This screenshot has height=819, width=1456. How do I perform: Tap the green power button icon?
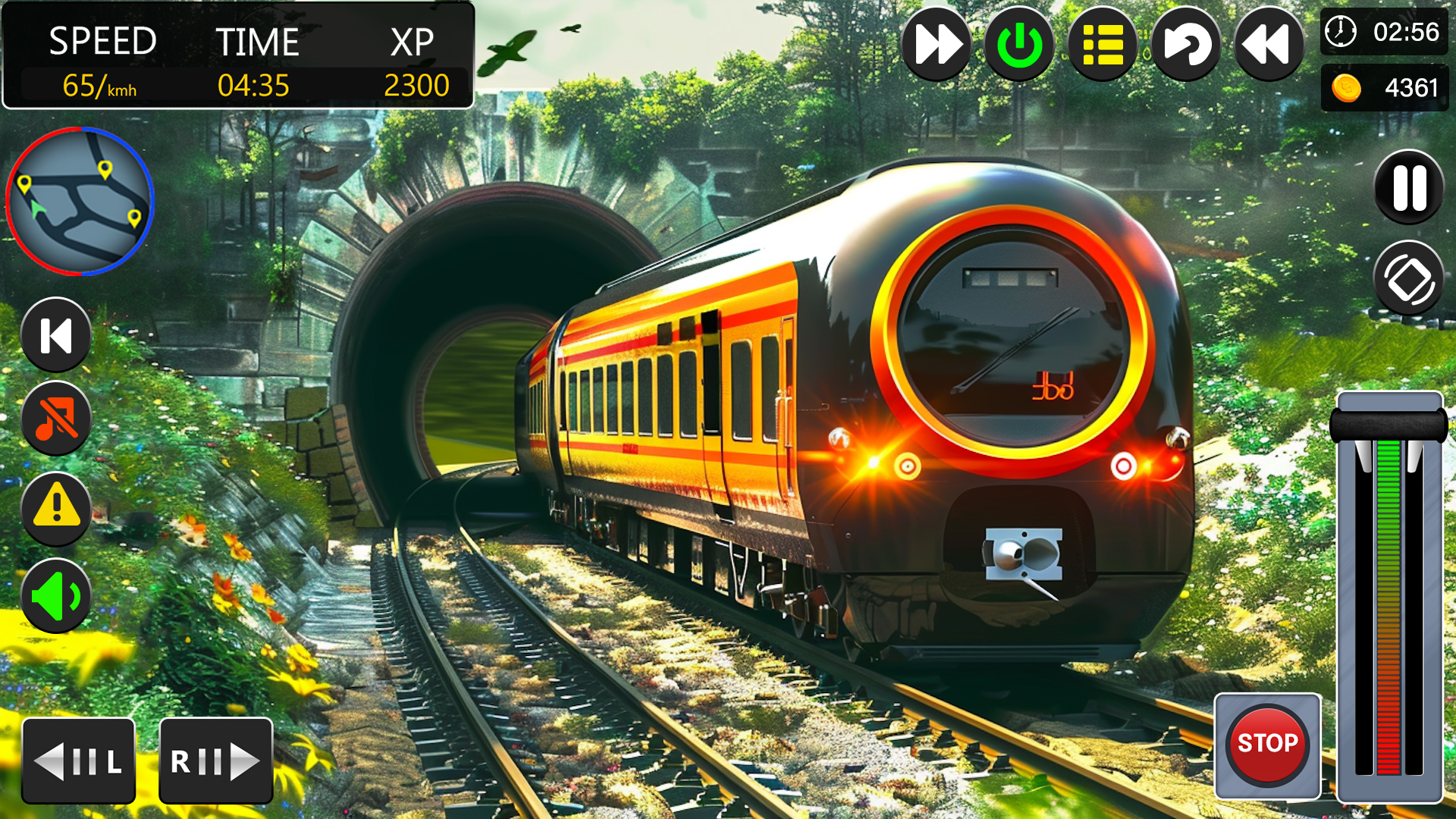(1019, 45)
